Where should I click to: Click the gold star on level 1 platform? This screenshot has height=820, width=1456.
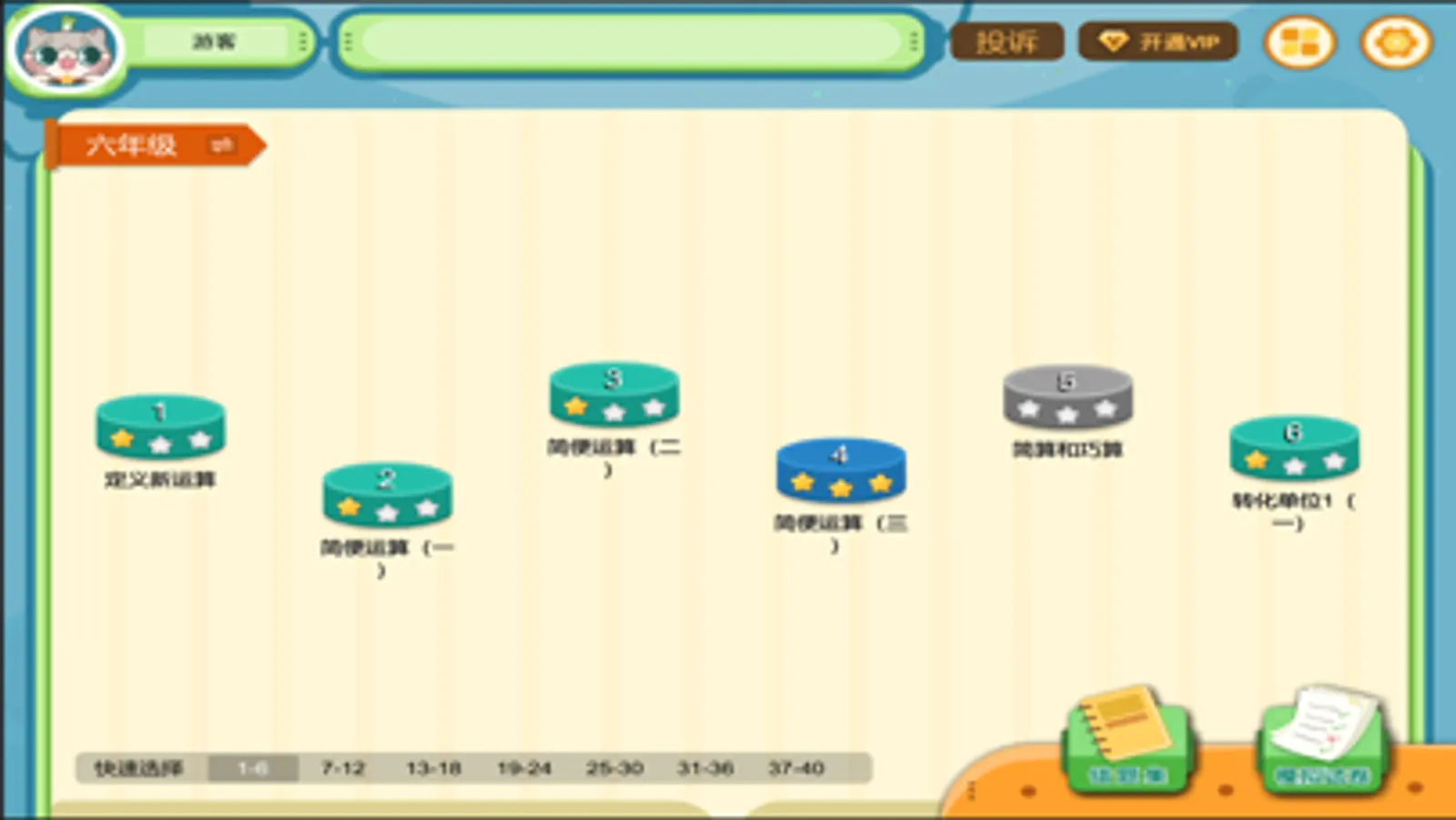[121, 440]
